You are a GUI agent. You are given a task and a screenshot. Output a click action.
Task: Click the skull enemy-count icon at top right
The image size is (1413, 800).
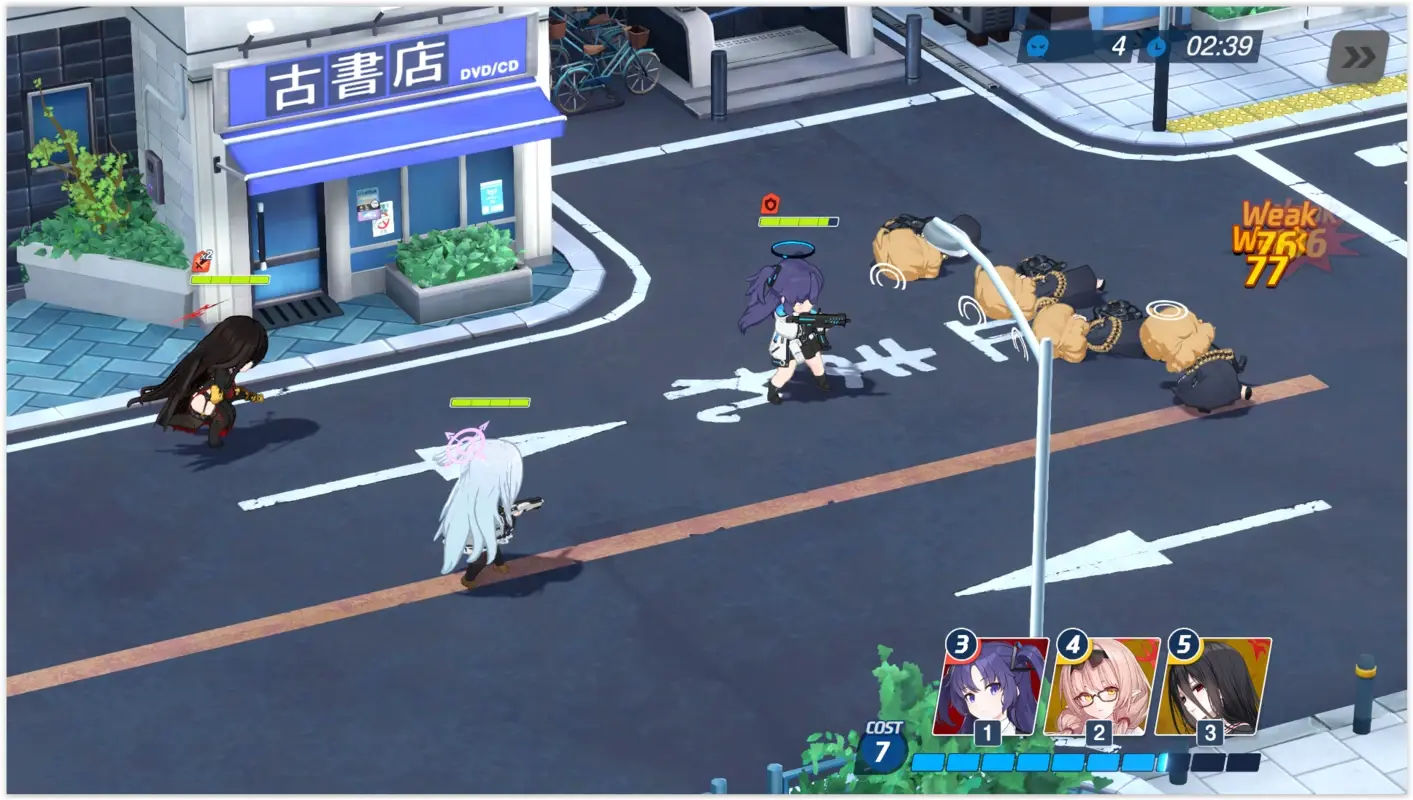[1040, 46]
